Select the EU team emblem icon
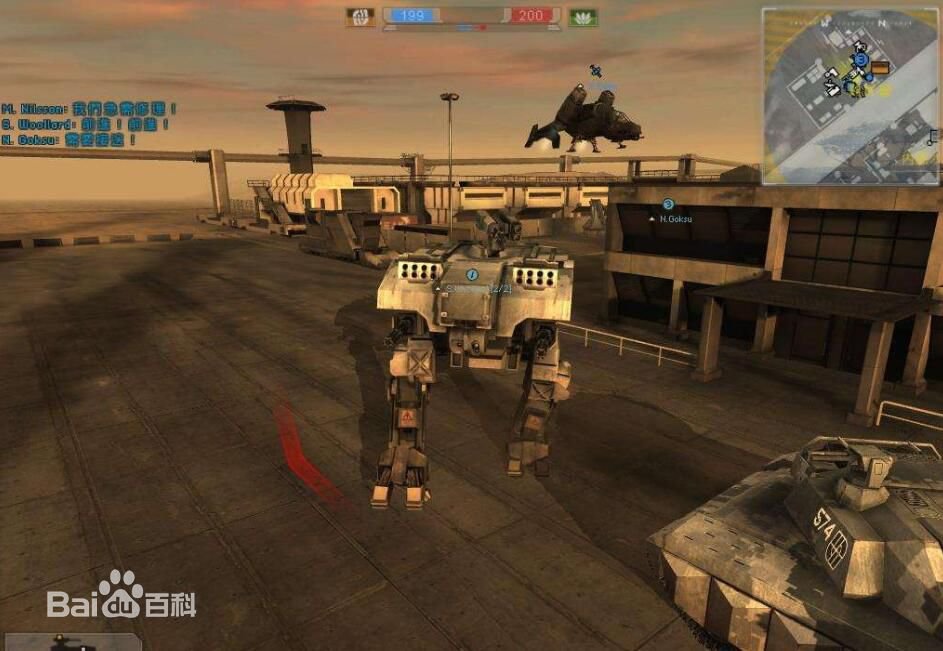This screenshot has height=651, width=943. coord(361,17)
